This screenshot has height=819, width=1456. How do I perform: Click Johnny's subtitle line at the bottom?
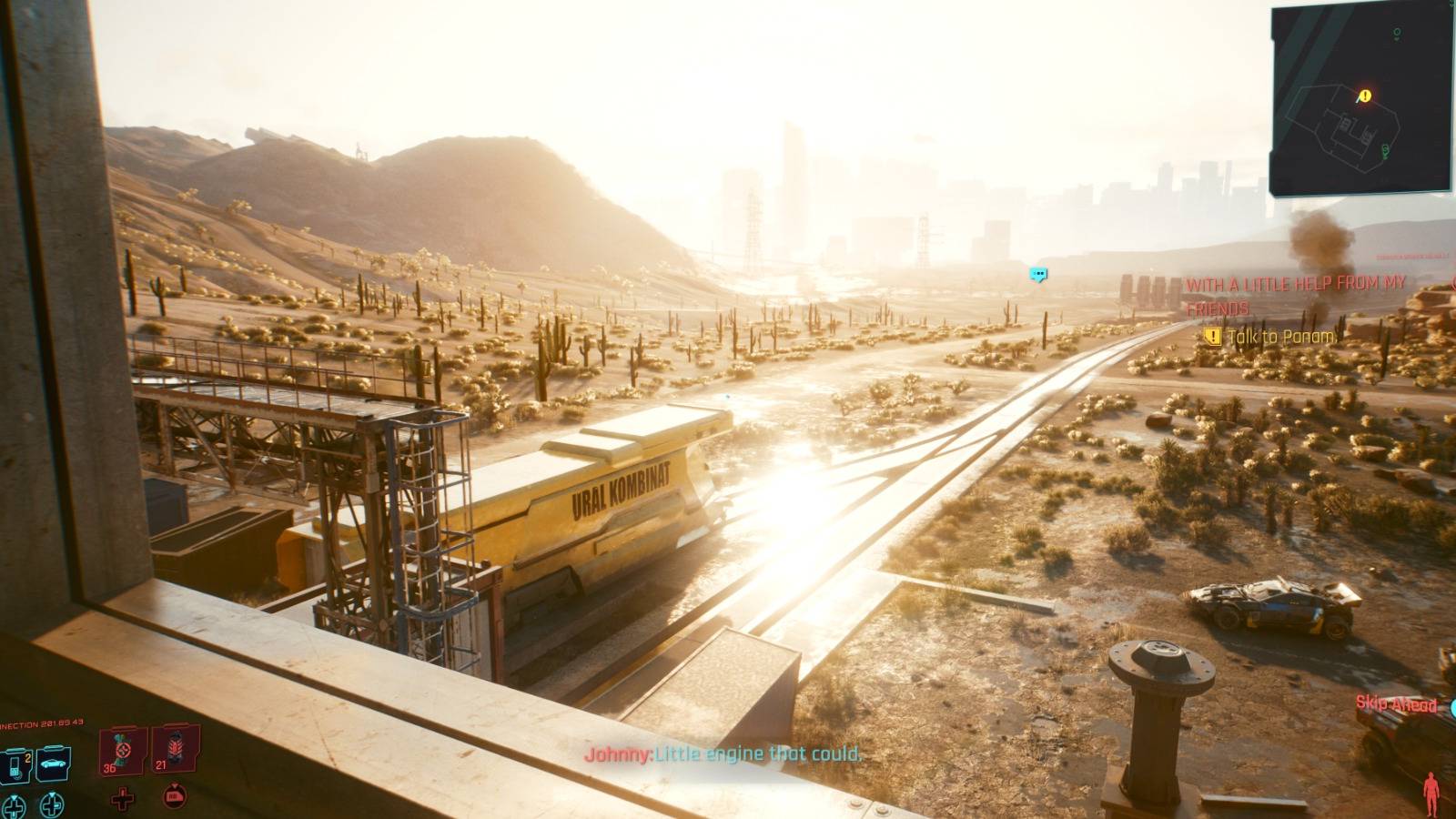[x=723, y=754]
